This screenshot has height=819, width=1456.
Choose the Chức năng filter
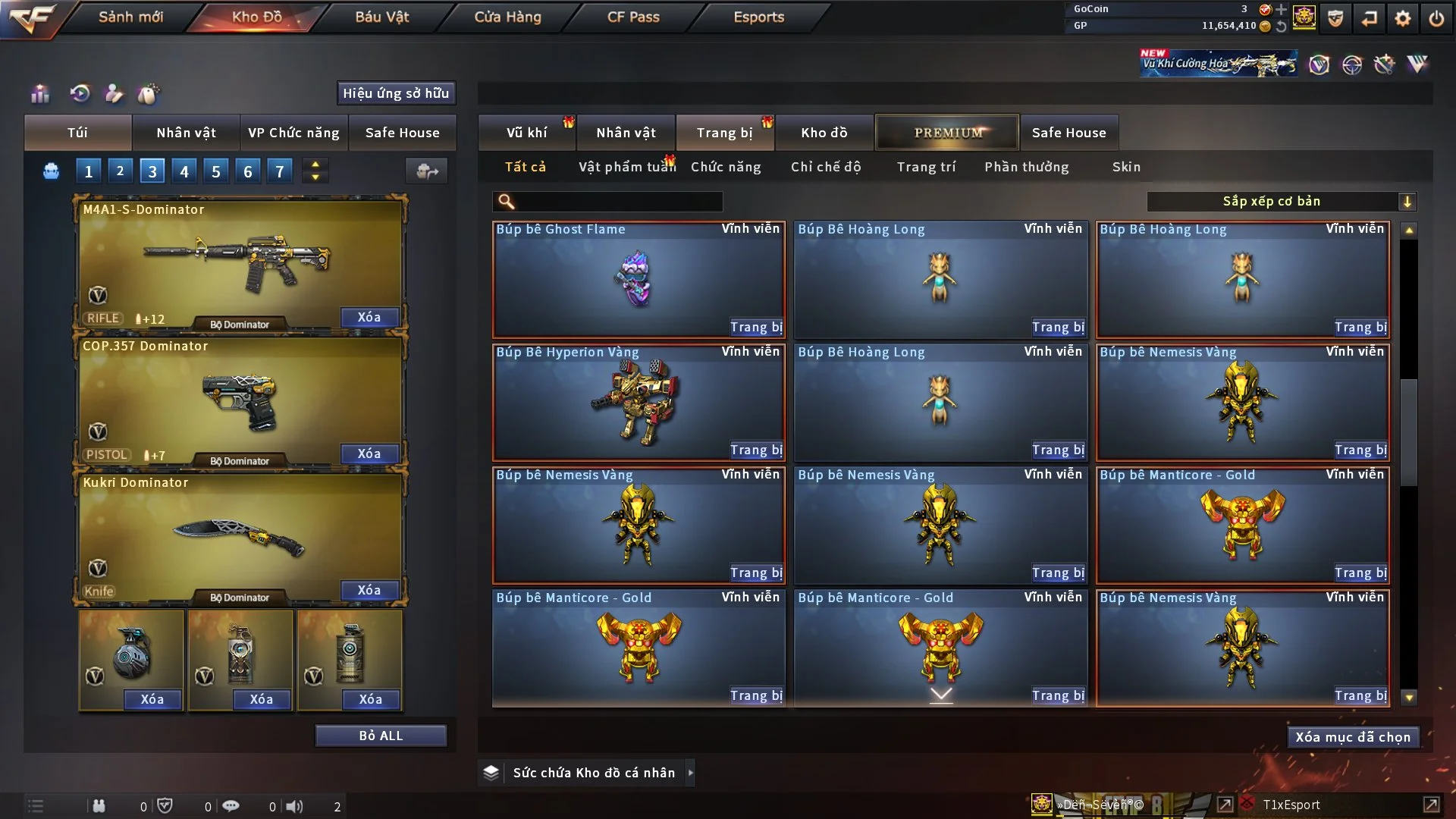coord(726,167)
